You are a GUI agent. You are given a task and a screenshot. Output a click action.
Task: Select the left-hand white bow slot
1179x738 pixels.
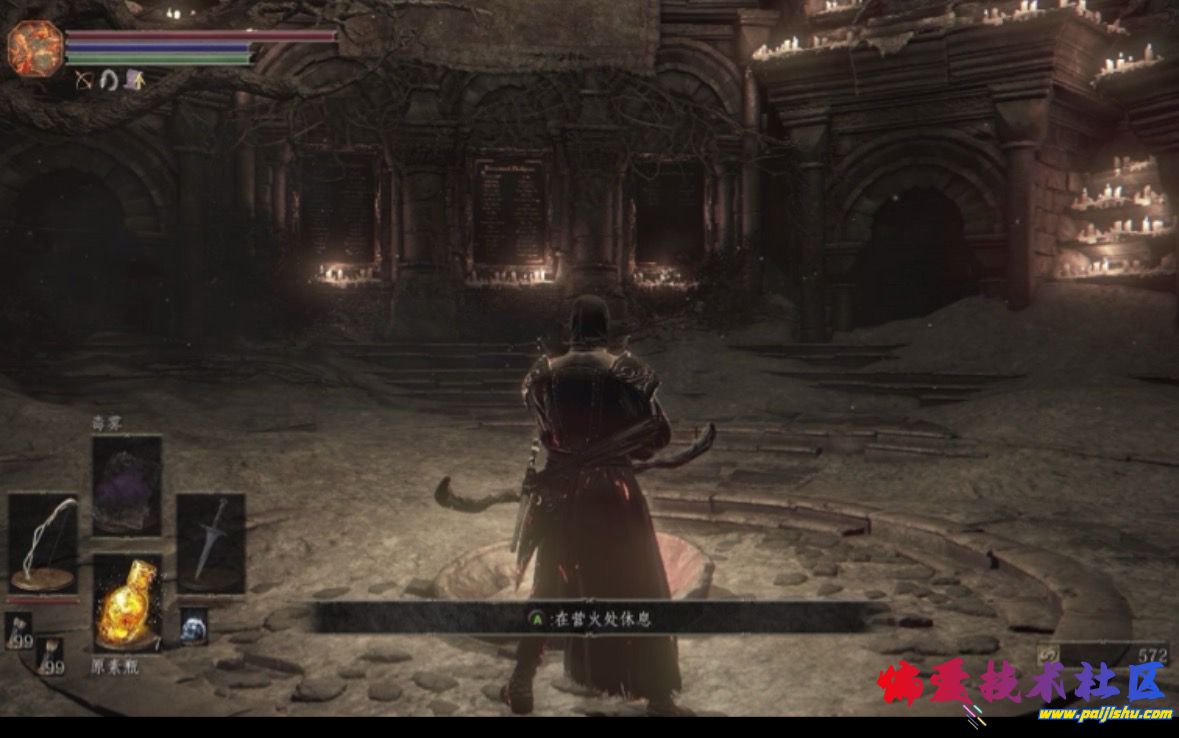(x=43, y=543)
